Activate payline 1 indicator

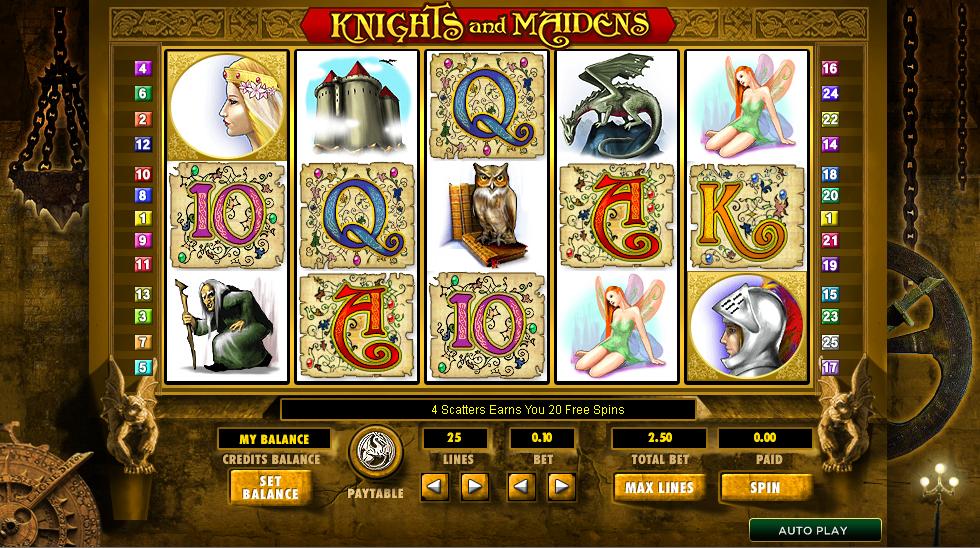pyautogui.click(x=143, y=218)
